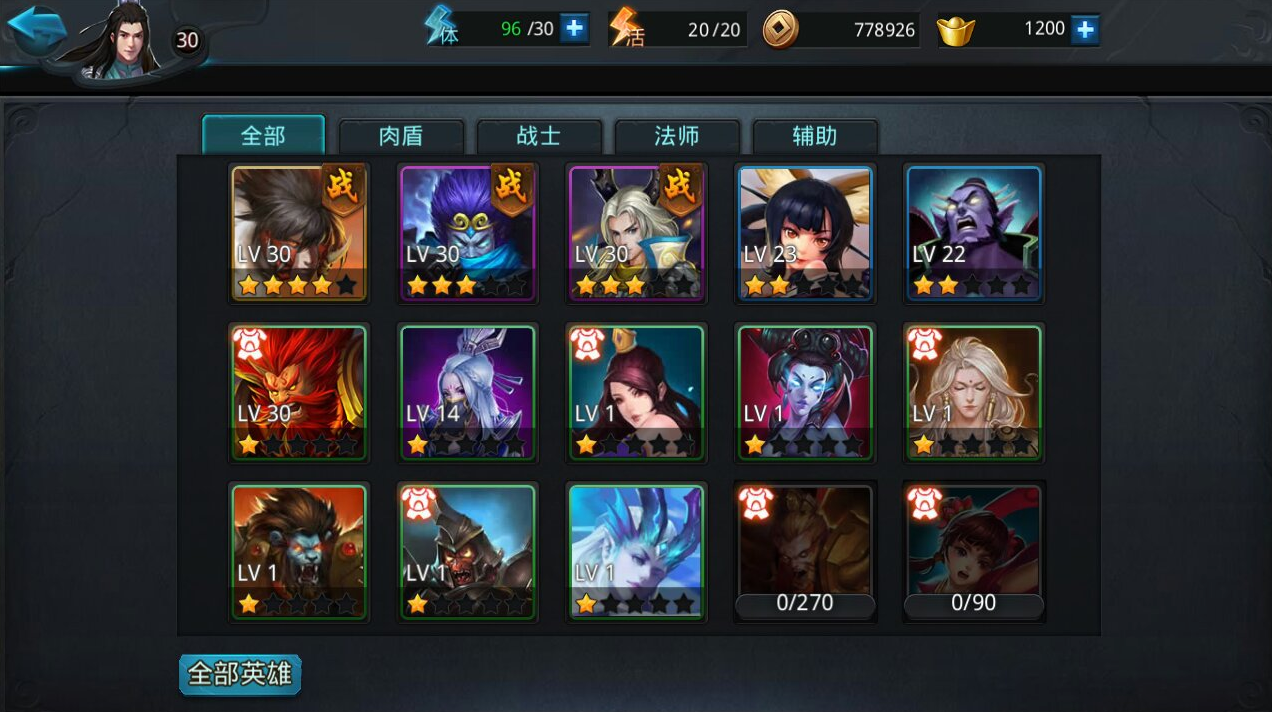Select the LV 22 purple vampire hero
1272x712 pixels.
[x=974, y=233]
